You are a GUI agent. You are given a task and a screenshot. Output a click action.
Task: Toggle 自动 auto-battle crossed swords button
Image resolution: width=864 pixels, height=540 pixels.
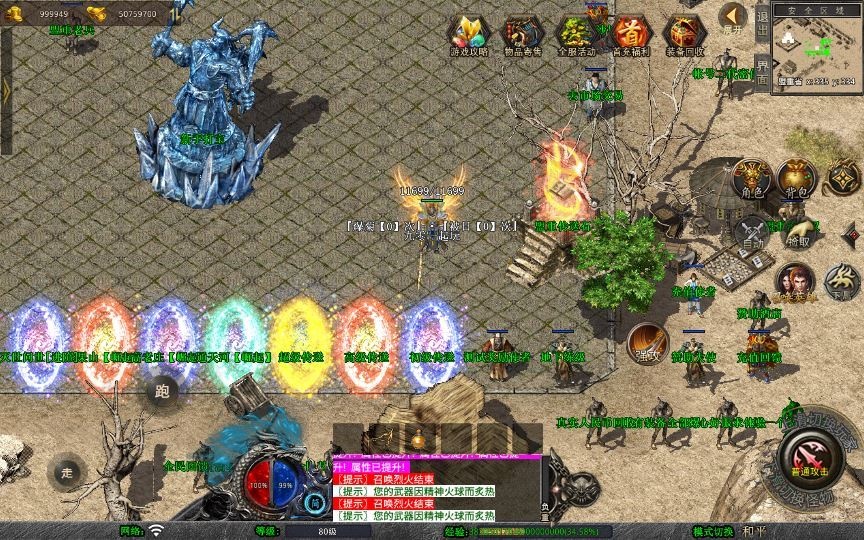(x=752, y=233)
